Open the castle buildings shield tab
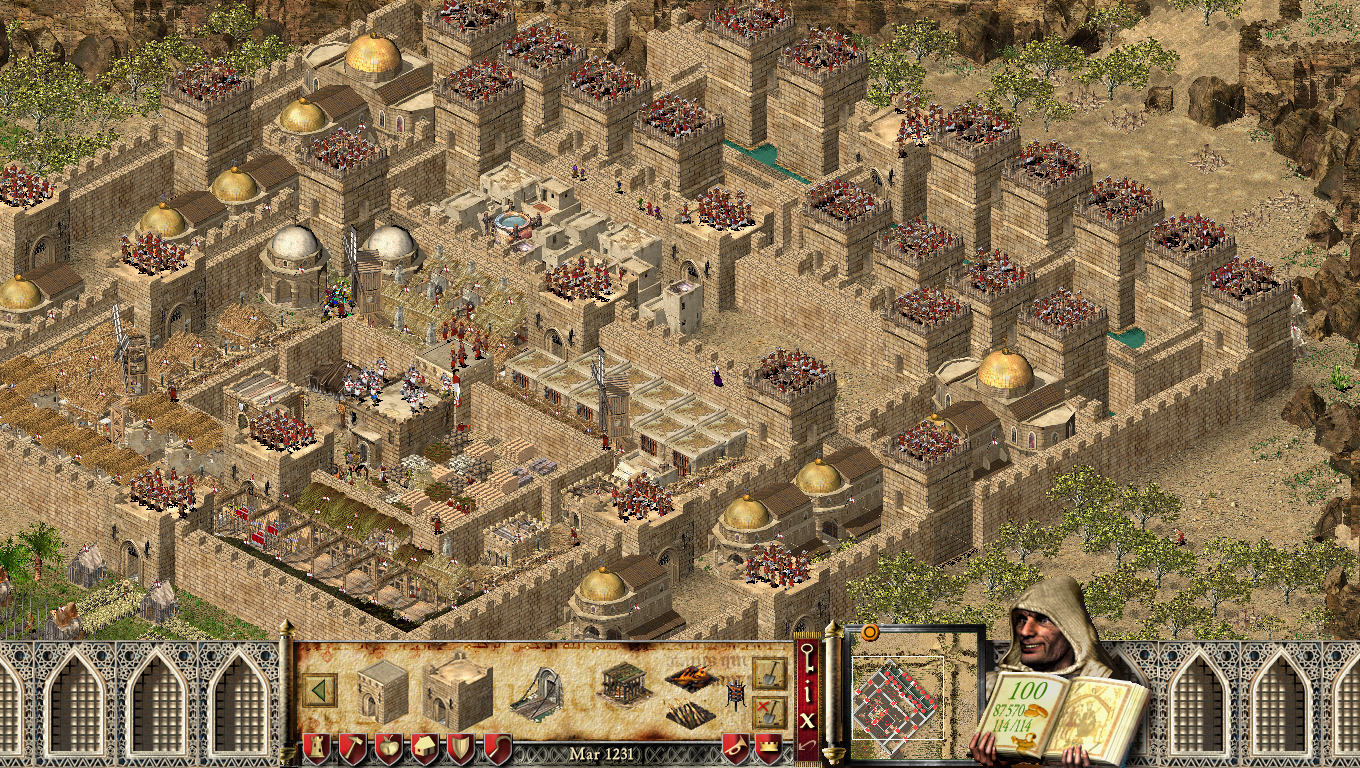 316,748
